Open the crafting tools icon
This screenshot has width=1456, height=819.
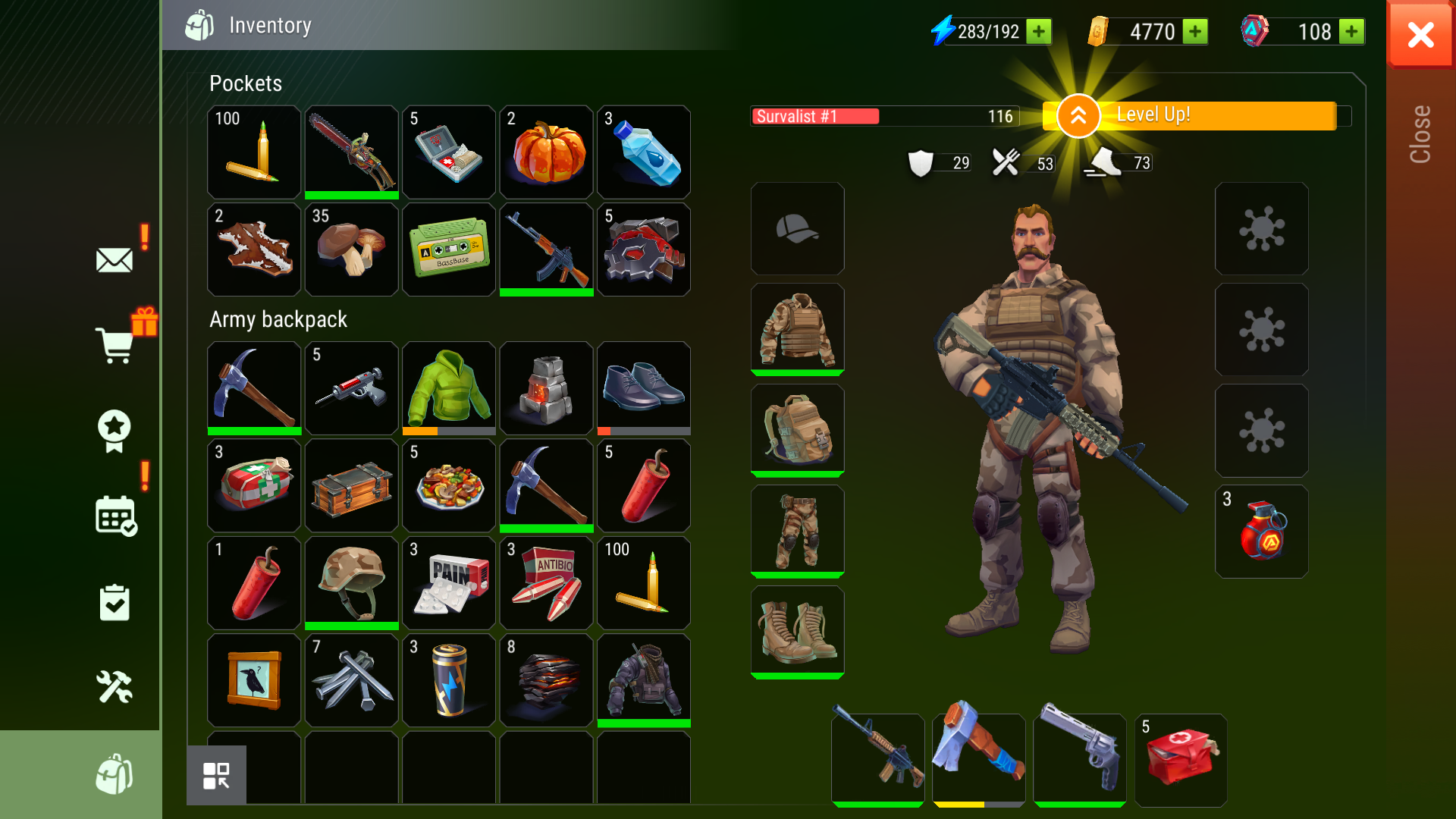115,687
